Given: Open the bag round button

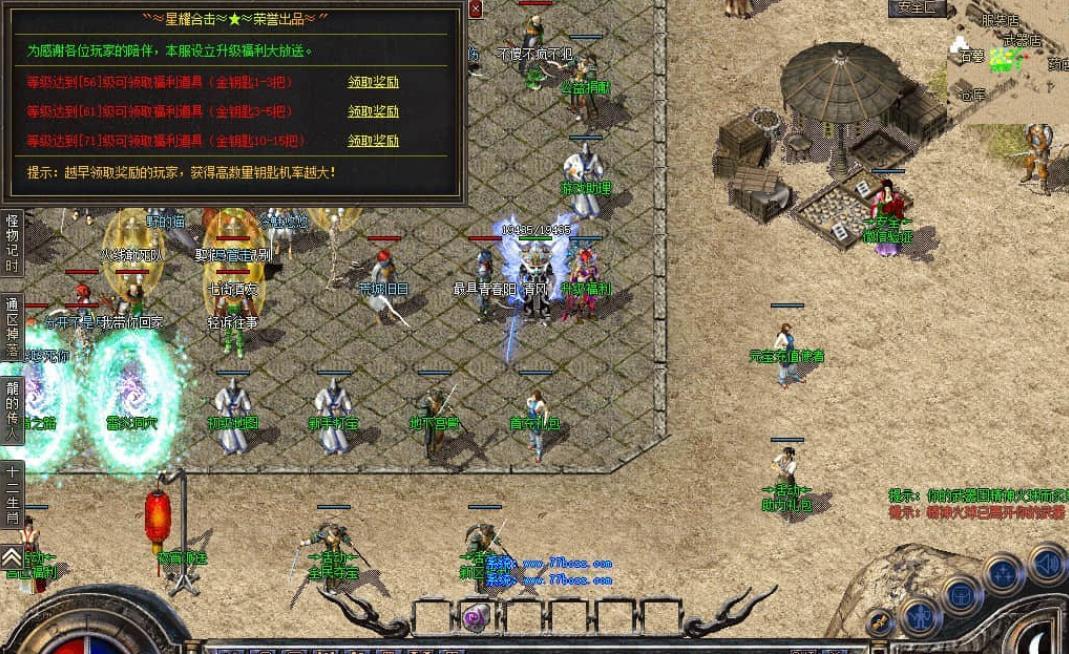Looking at the screenshot, I should (961, 595).
